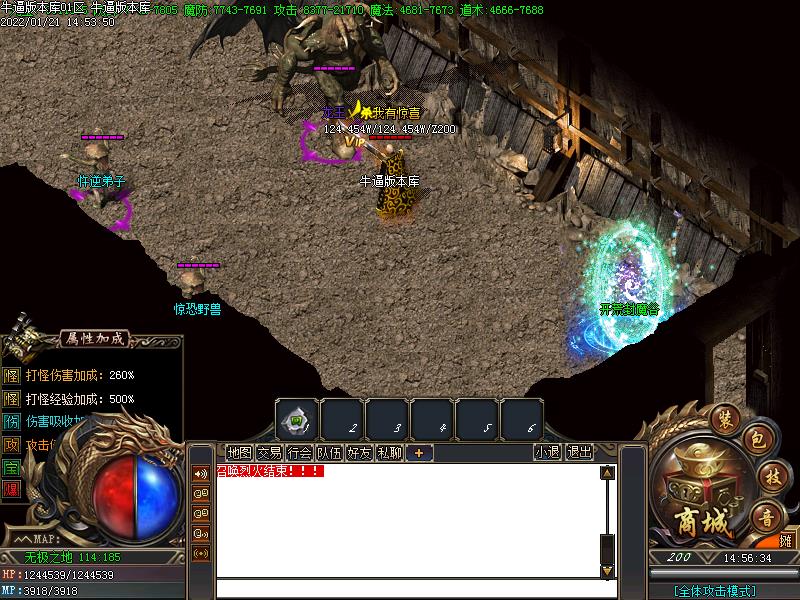Click 小退 to log out character
The width and height of the screenshot is (800, 600).
547,453
